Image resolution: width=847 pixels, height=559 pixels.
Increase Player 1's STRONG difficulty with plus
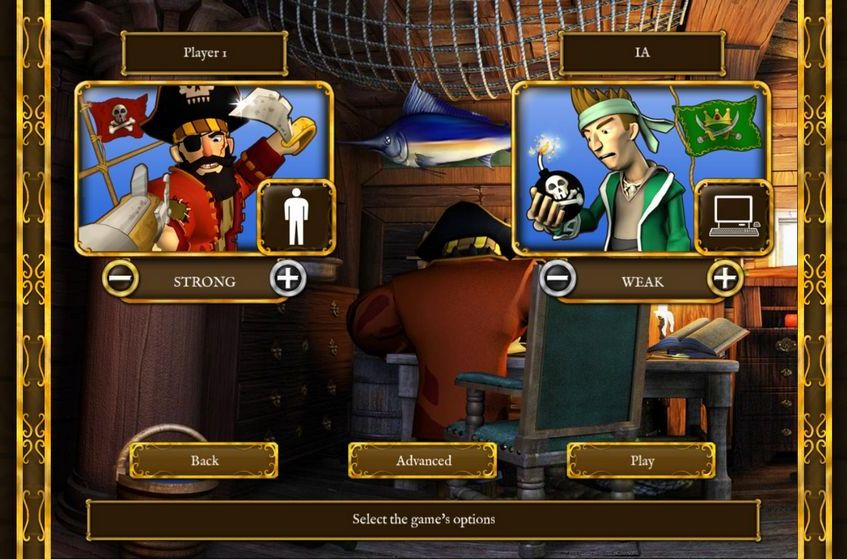[288, 278]
